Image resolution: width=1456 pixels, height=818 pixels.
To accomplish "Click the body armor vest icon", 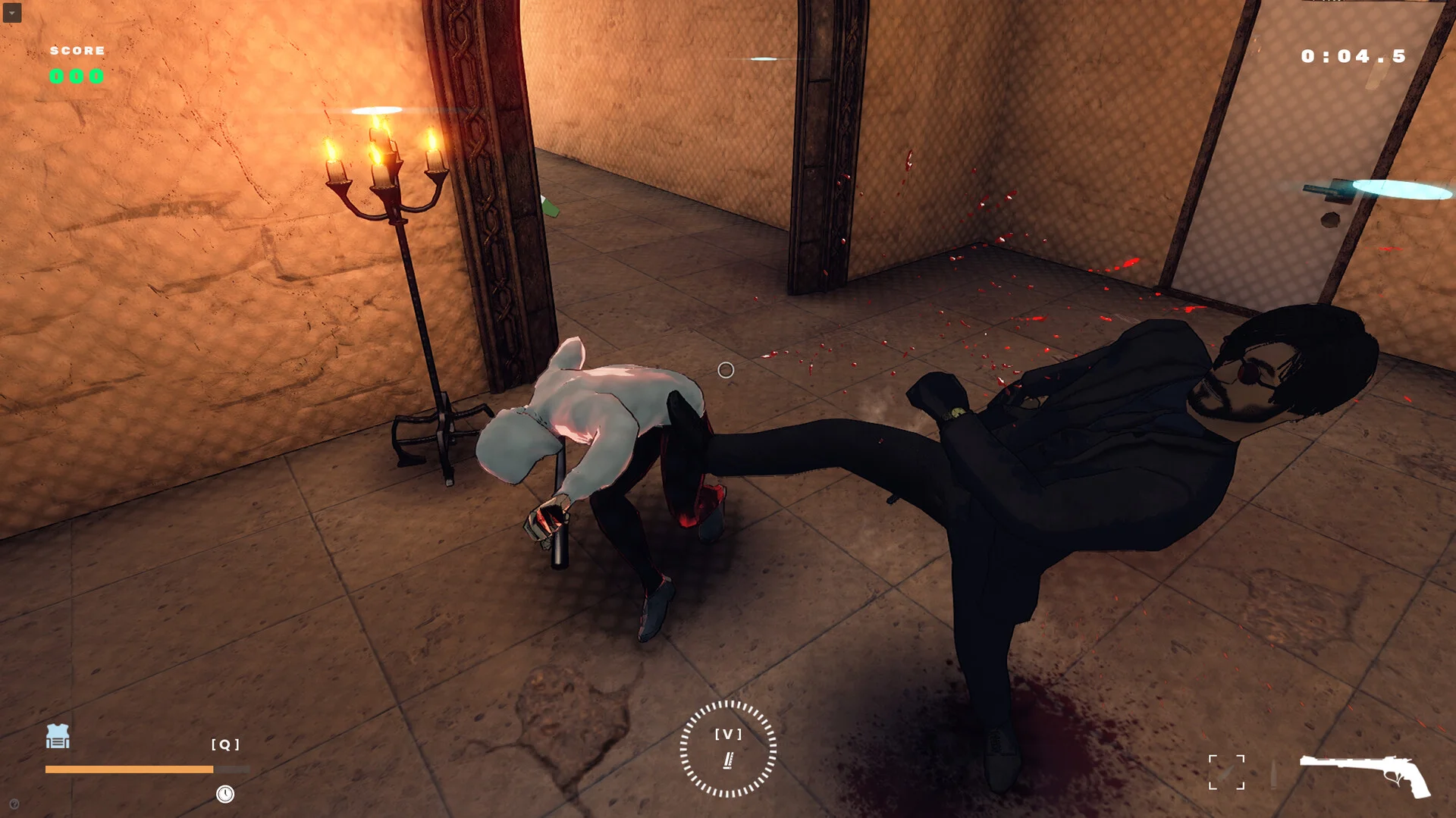I will tap(58, 736).
